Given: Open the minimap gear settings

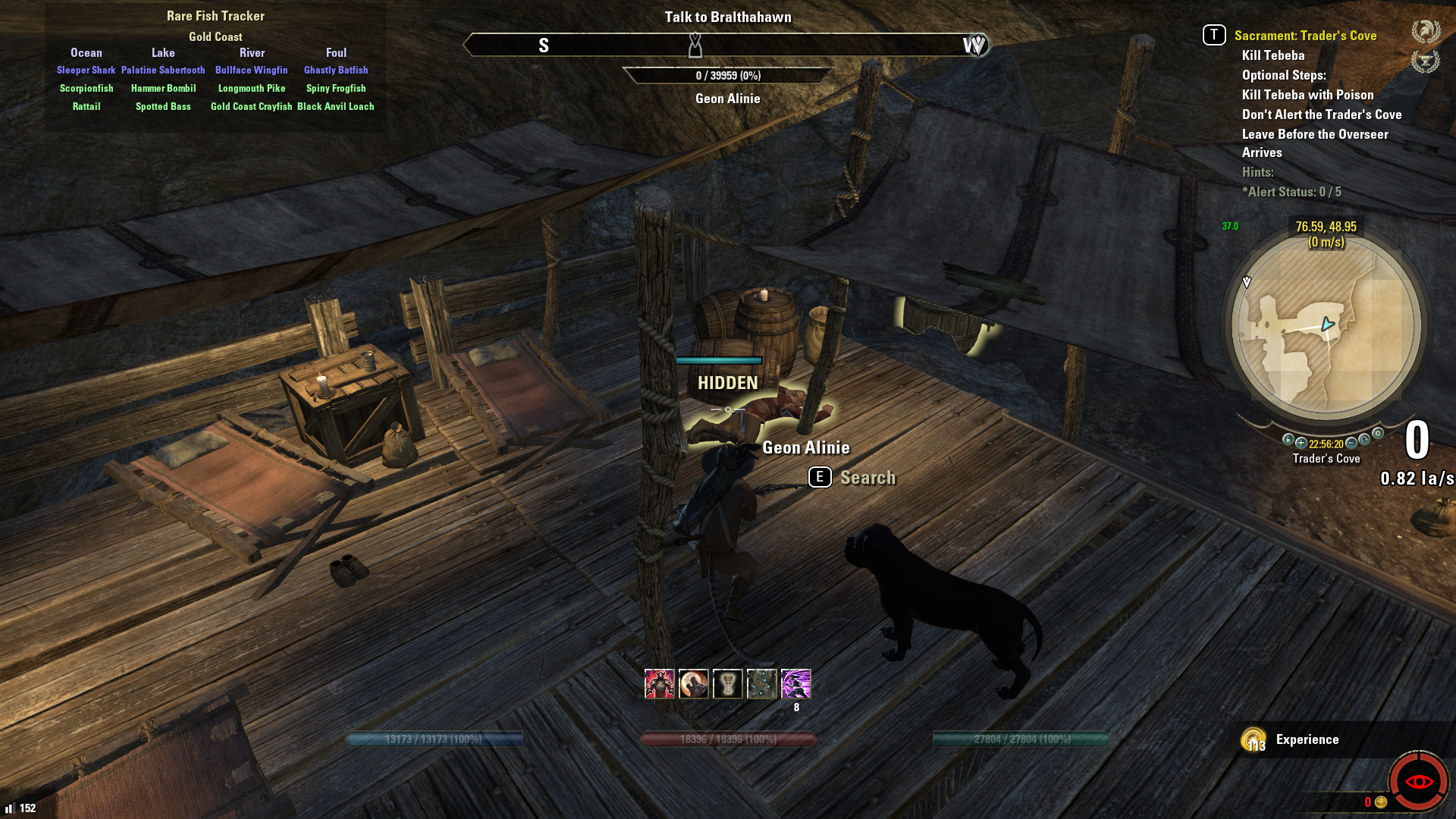Looking at the screenshot, I should 1378,434.
